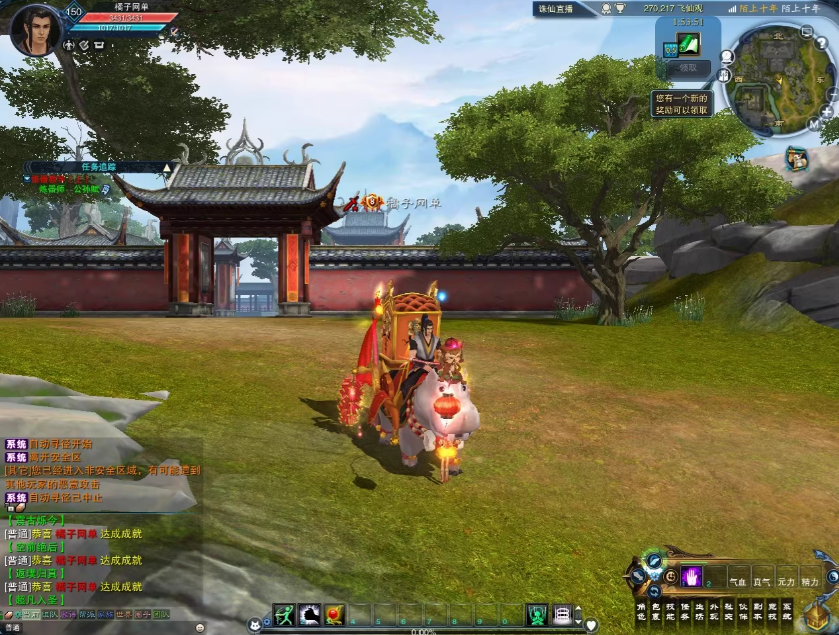Image resolution: width=839 pixels, height=635 pixels.
Task: Click the player portrait avatar
Action: coord(36,30)
